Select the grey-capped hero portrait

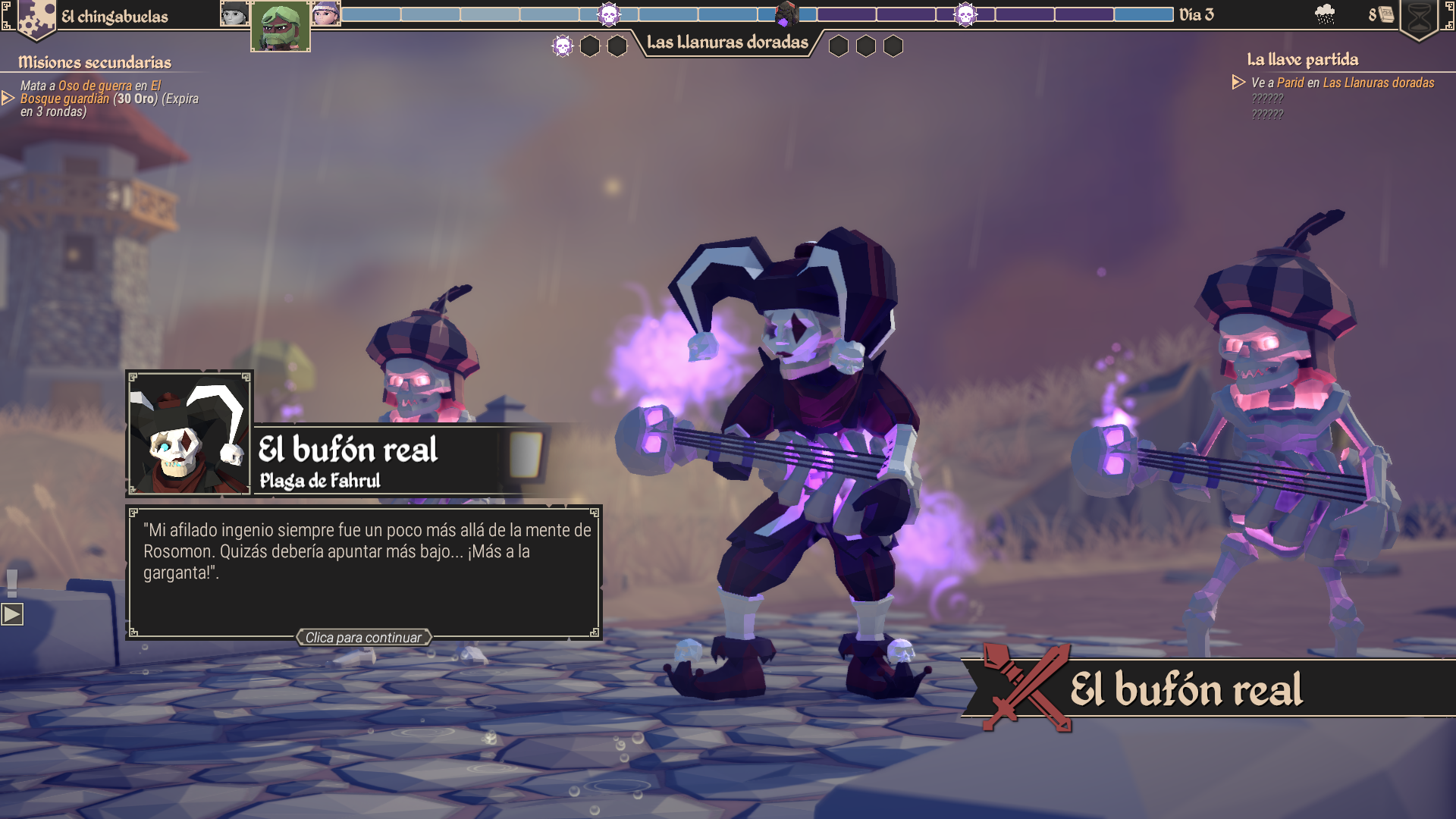234,14
